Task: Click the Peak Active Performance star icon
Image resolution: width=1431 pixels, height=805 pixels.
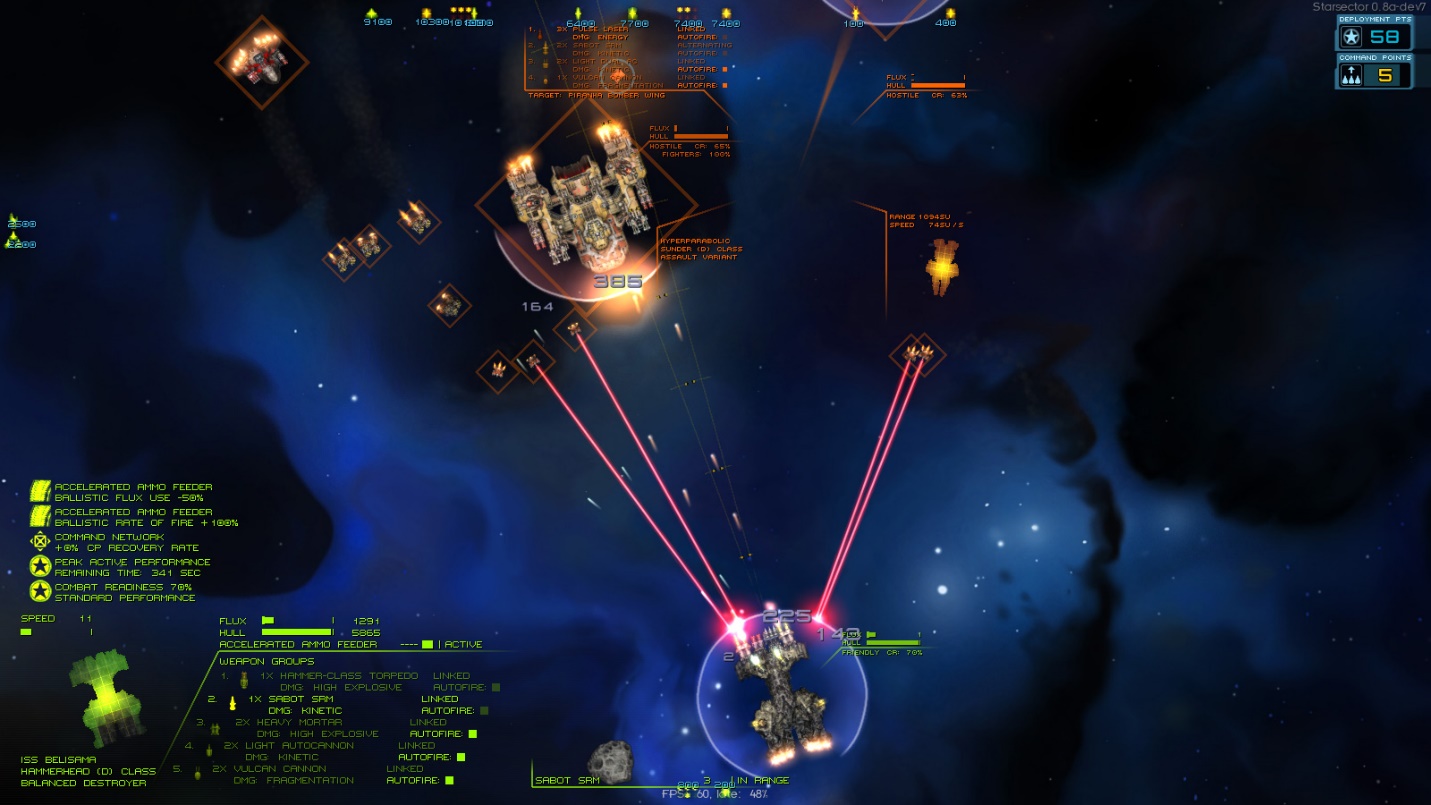Action: pos(40,566)
